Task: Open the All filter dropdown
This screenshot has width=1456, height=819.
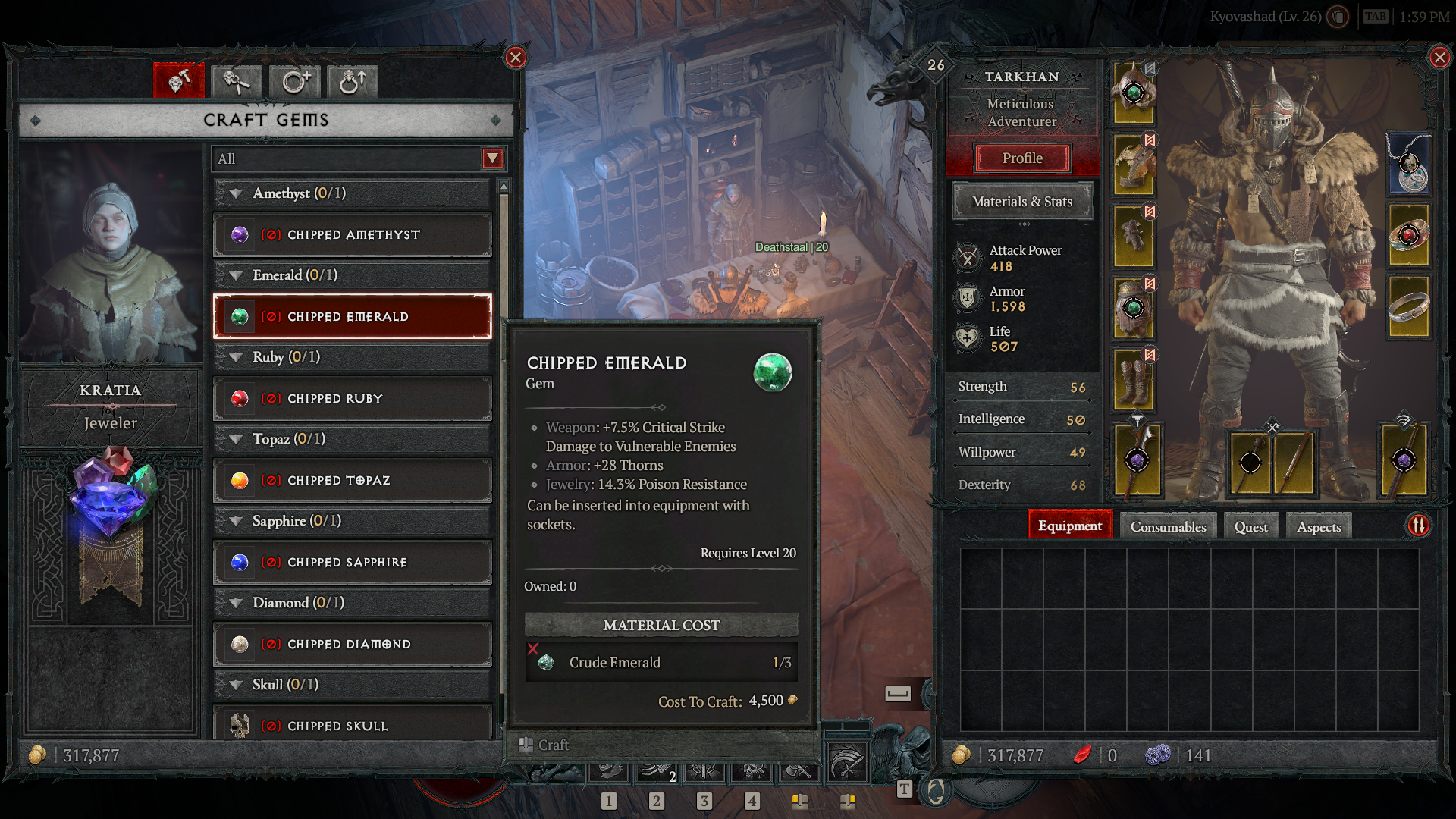Action: (x=491, y=159)
